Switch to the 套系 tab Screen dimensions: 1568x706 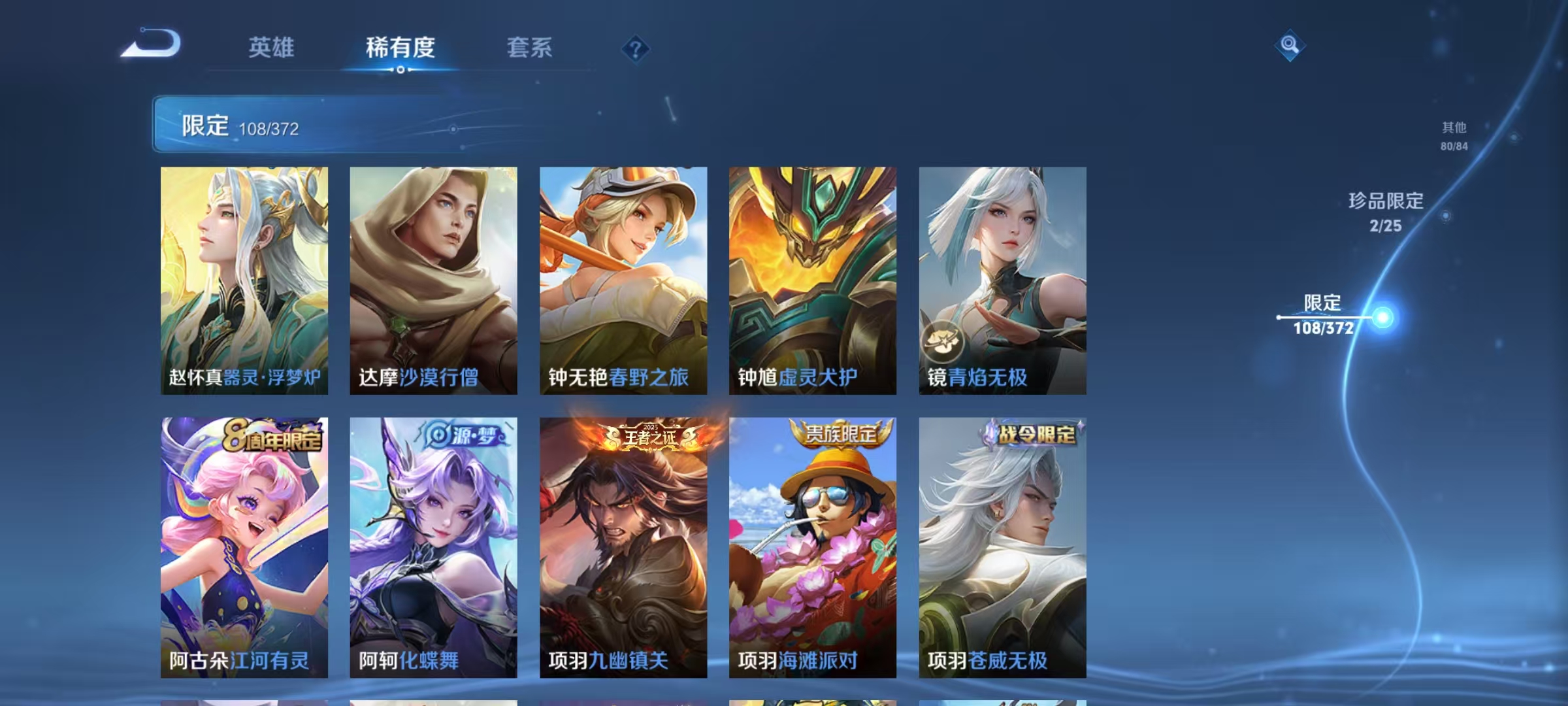pyautogui.click(x=529, y=48)
